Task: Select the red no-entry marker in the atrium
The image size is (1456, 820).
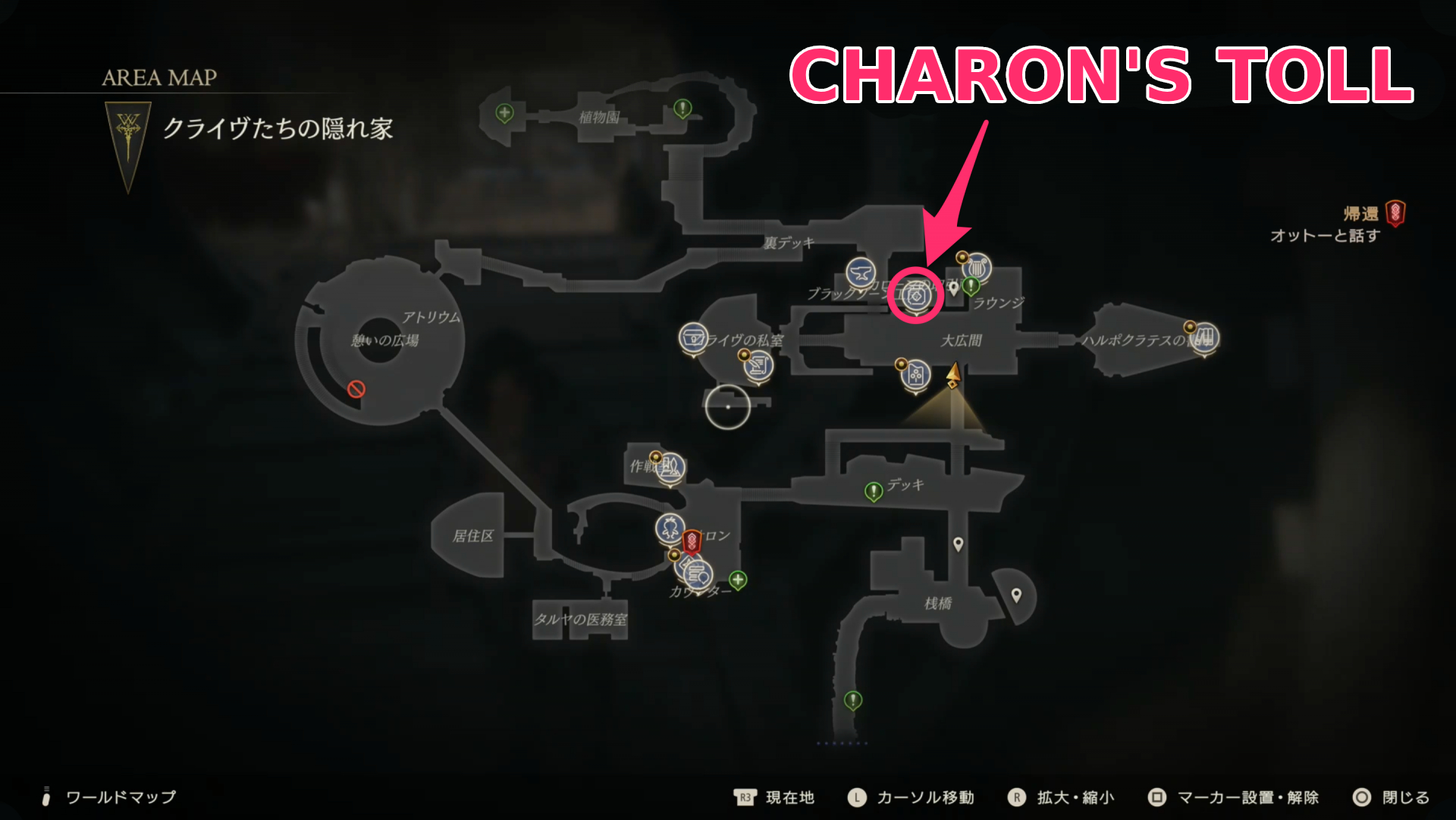Action: coord(356,389)
